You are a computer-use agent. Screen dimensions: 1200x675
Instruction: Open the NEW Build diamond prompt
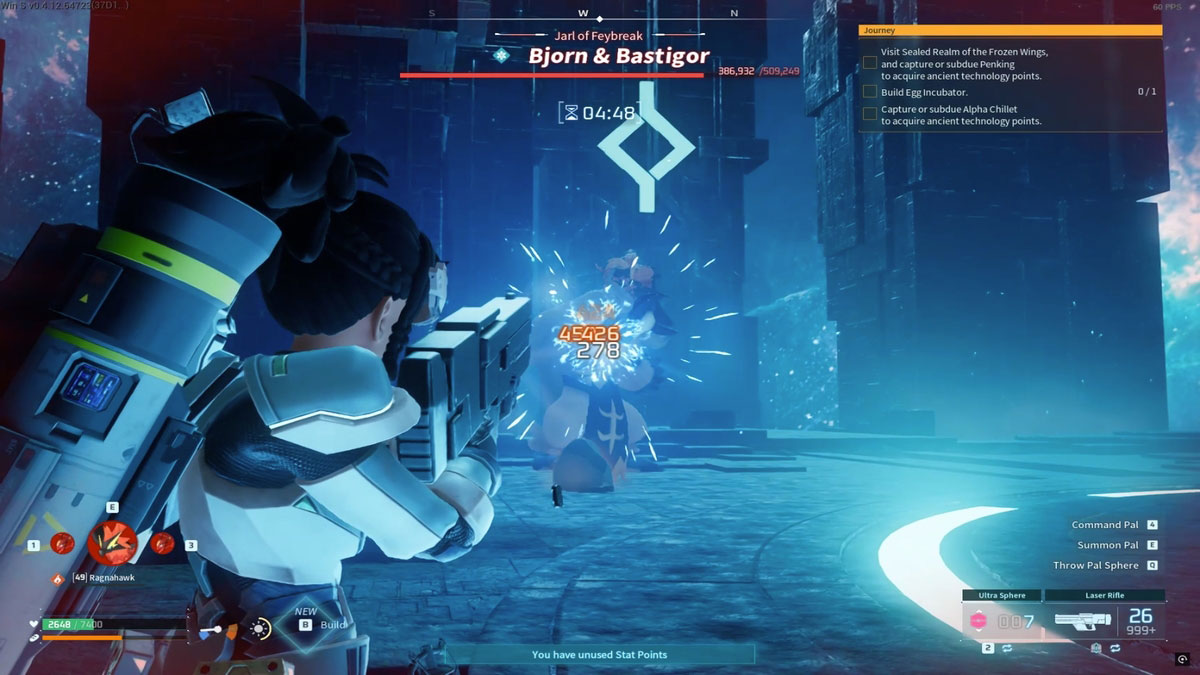[307, 625]
